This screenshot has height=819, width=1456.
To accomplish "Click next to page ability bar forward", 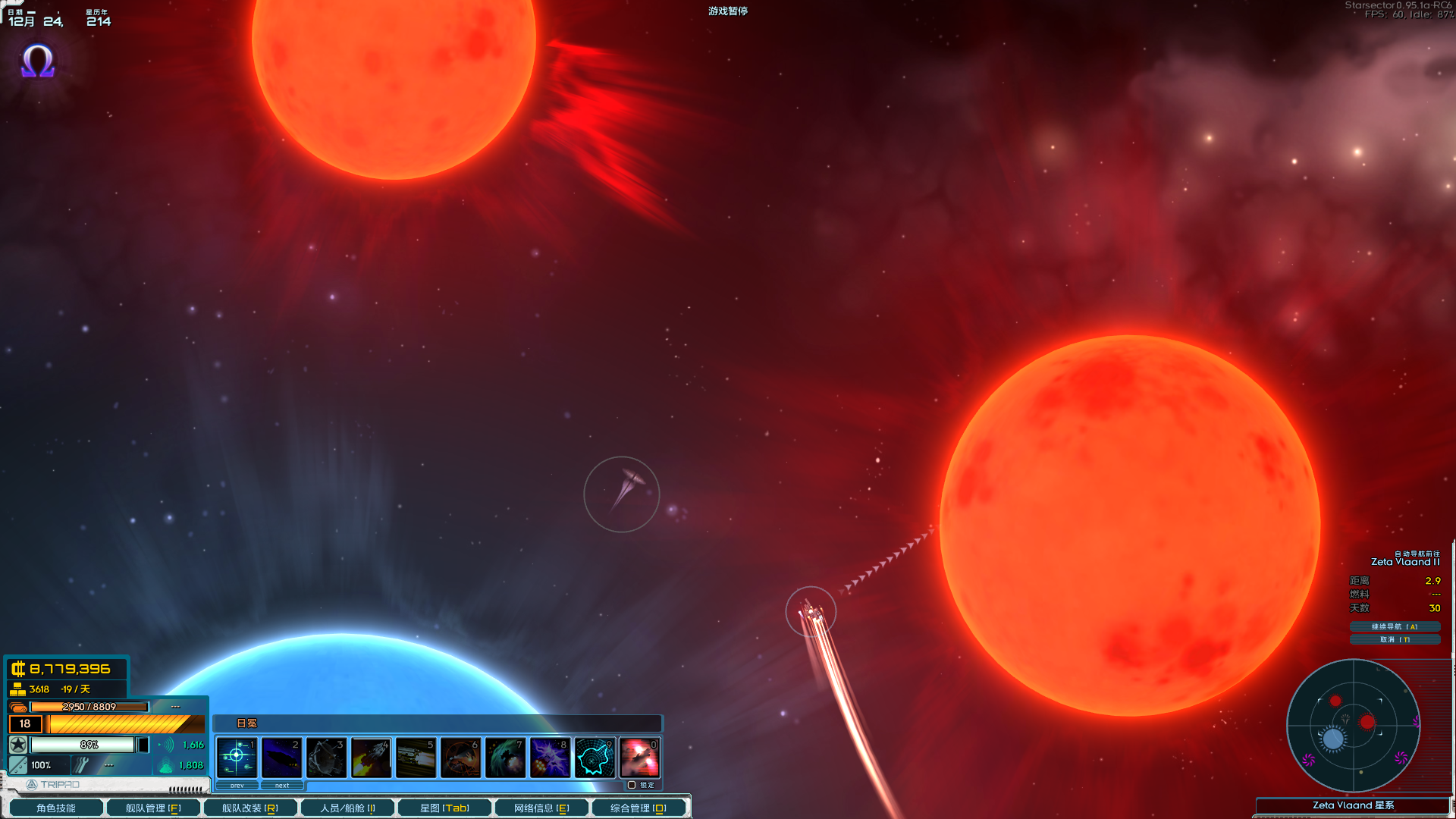I will 283,786.
